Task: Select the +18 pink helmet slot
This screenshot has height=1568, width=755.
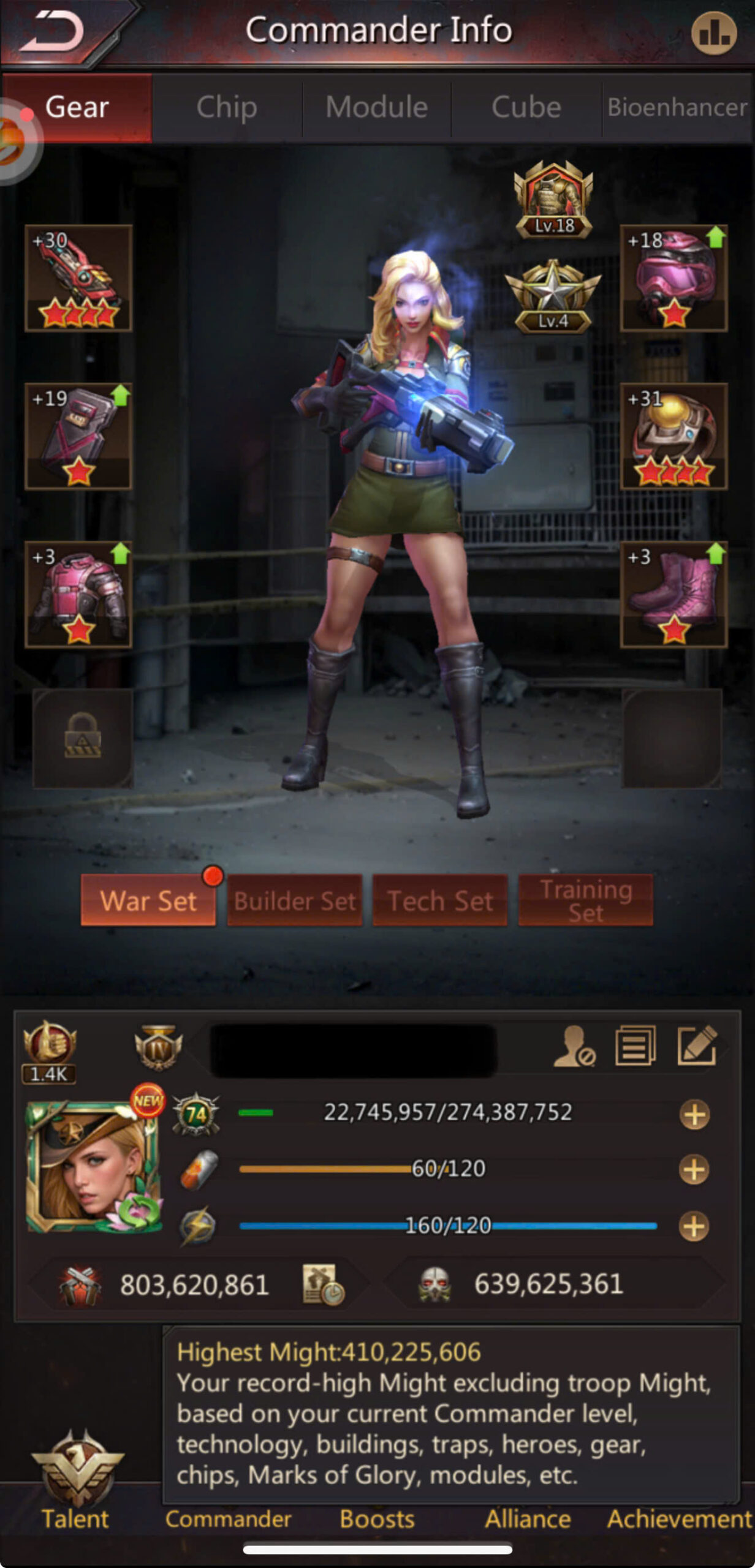Action: tap(673, 279)
